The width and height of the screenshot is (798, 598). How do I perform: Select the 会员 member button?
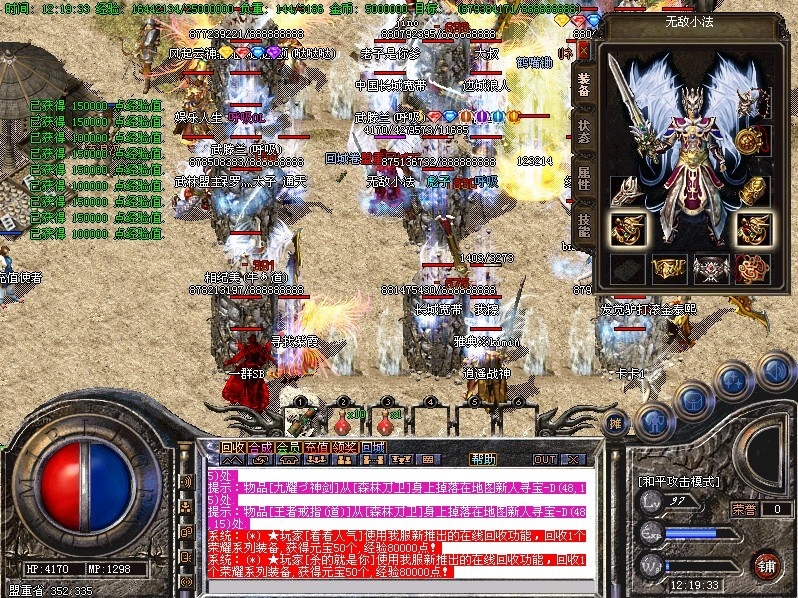[288, 447]
